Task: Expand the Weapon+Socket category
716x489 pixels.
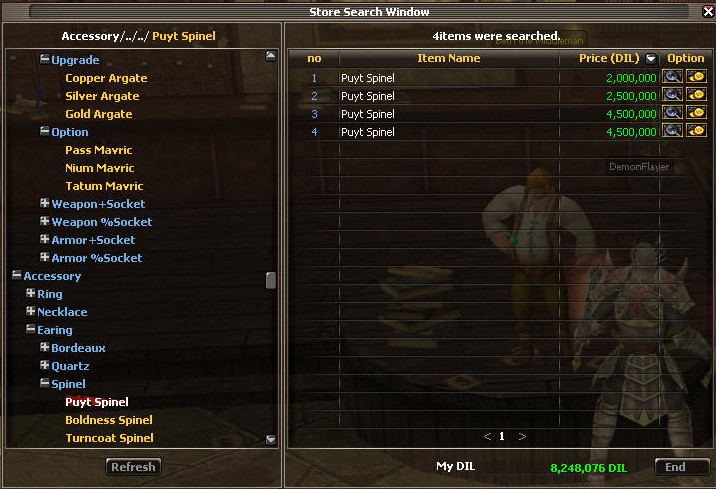Action: tap(45, 204)
